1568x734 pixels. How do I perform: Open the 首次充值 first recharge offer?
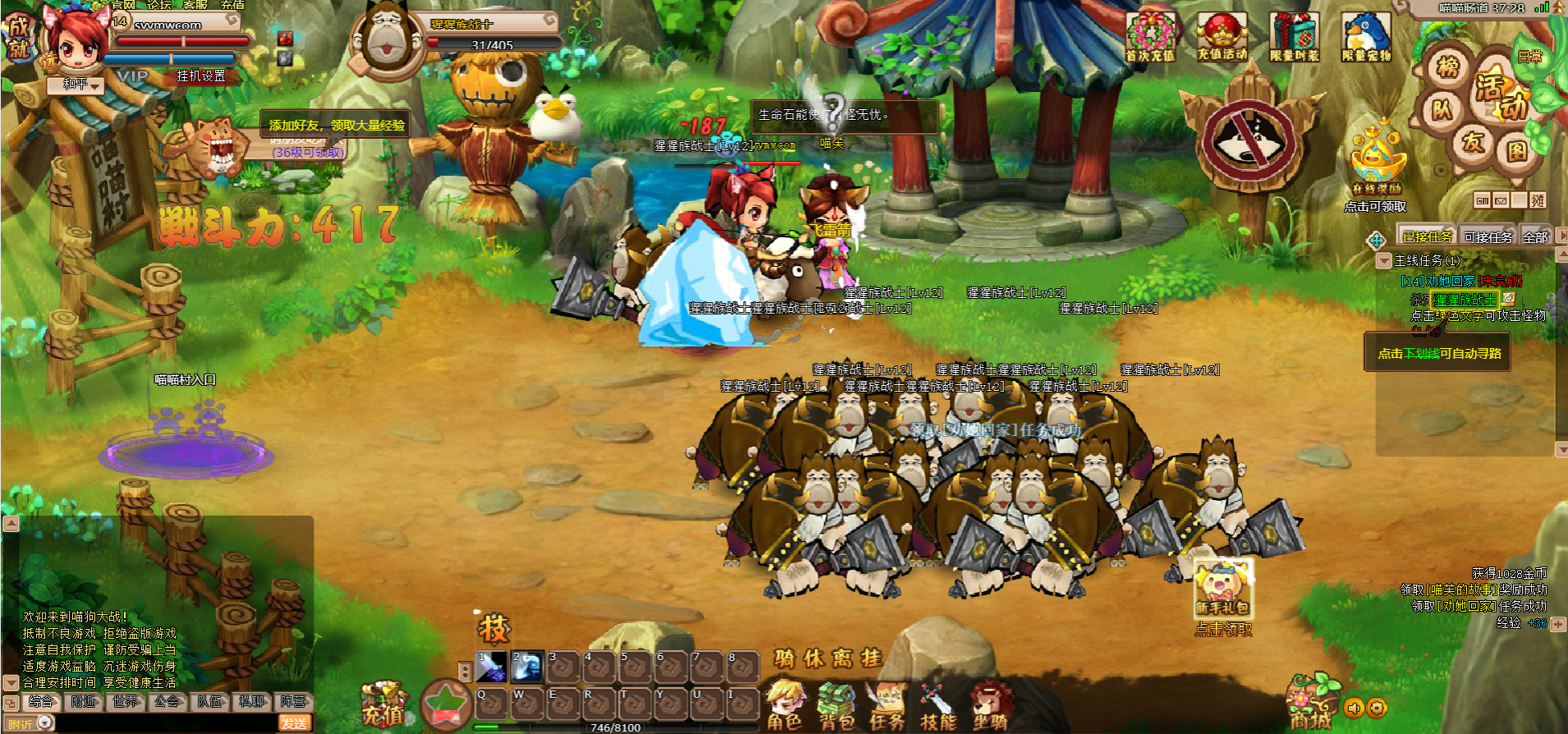click(x=1150, y=37)
